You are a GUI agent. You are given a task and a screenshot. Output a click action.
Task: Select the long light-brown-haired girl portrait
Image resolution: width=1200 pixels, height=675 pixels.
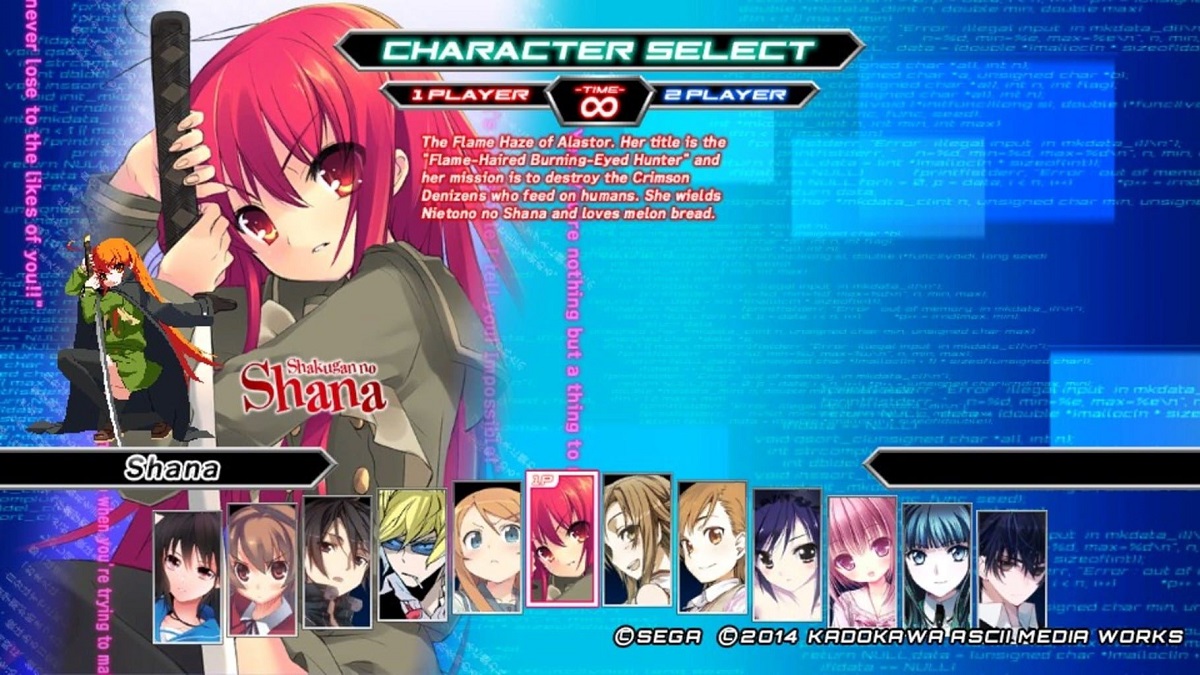point(637,540)
